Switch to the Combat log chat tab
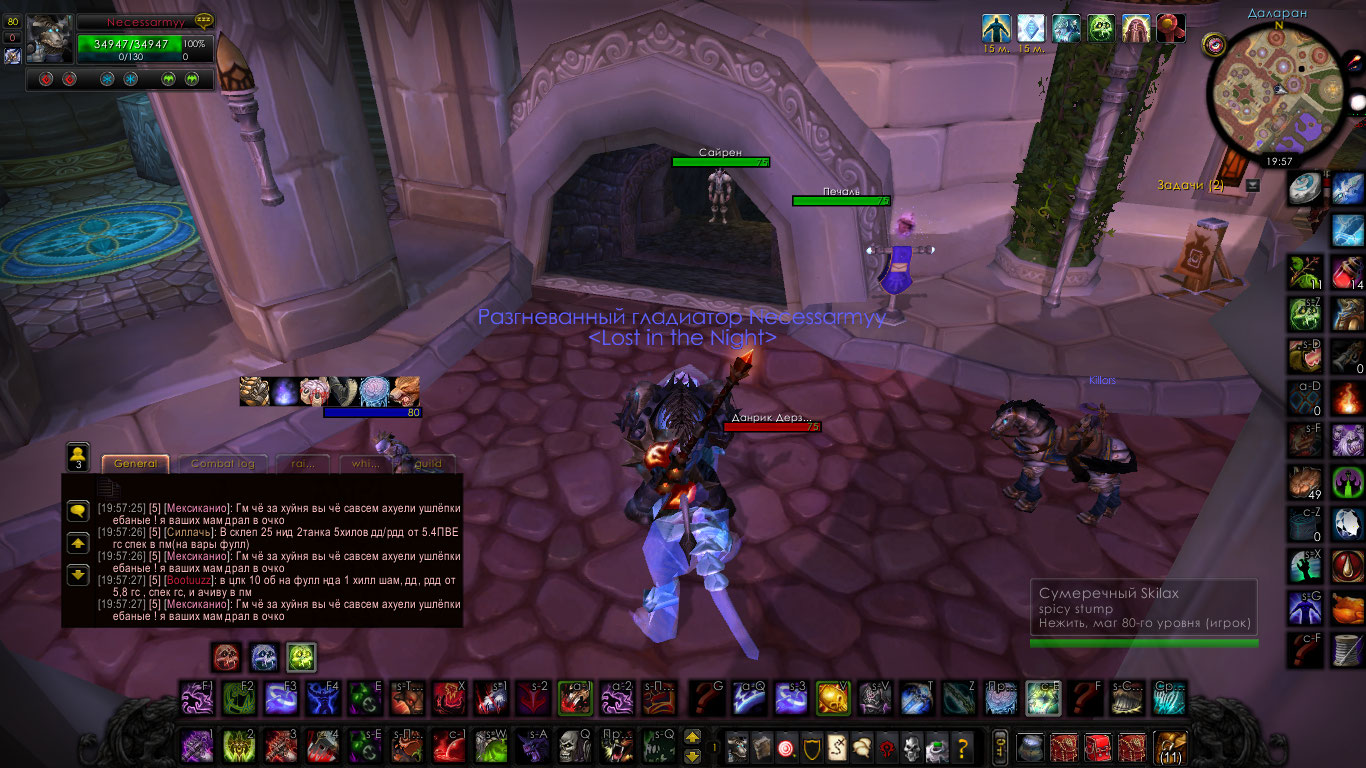 (222, 463)
